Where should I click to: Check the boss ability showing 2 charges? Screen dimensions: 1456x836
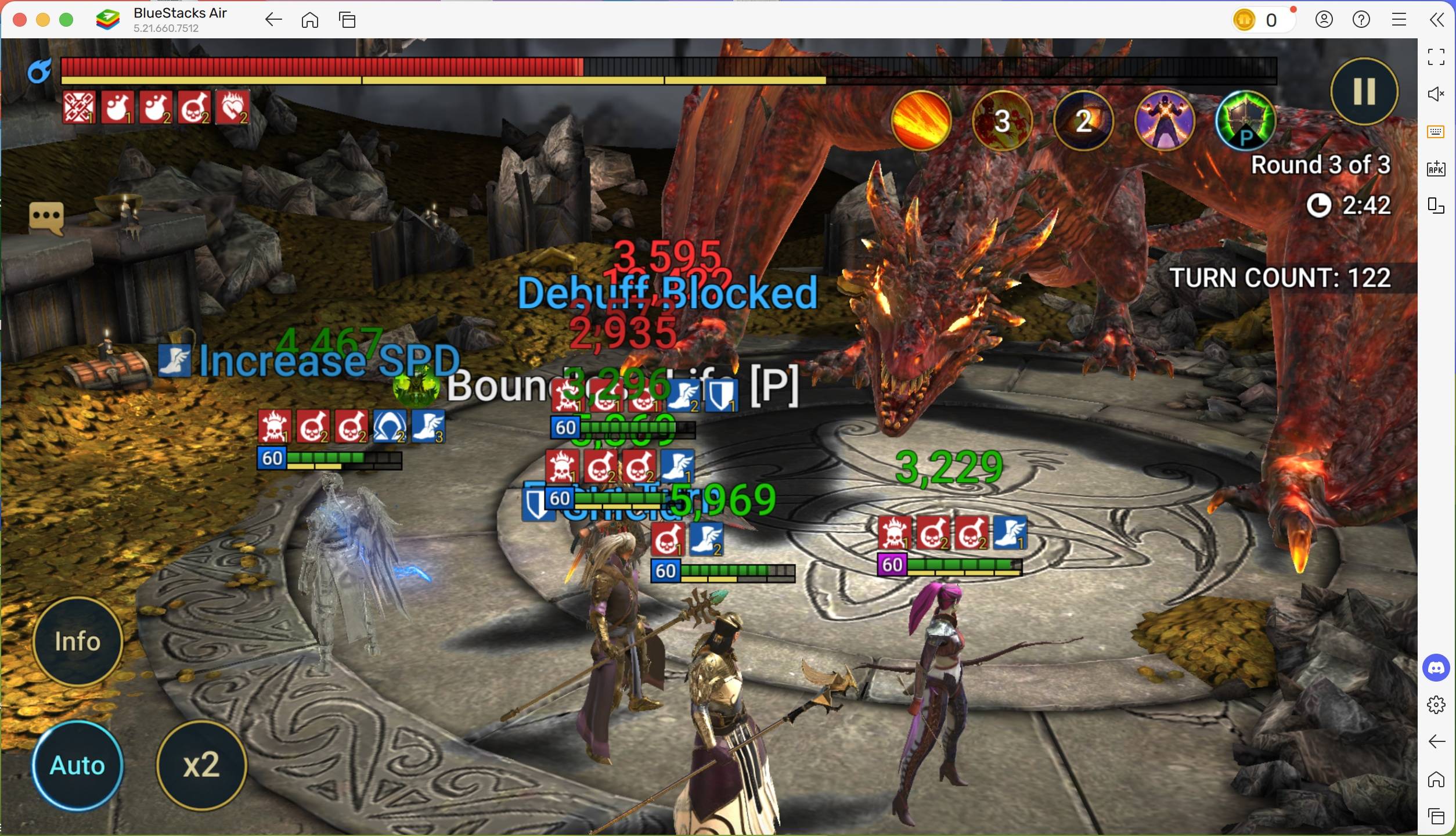1083,120
